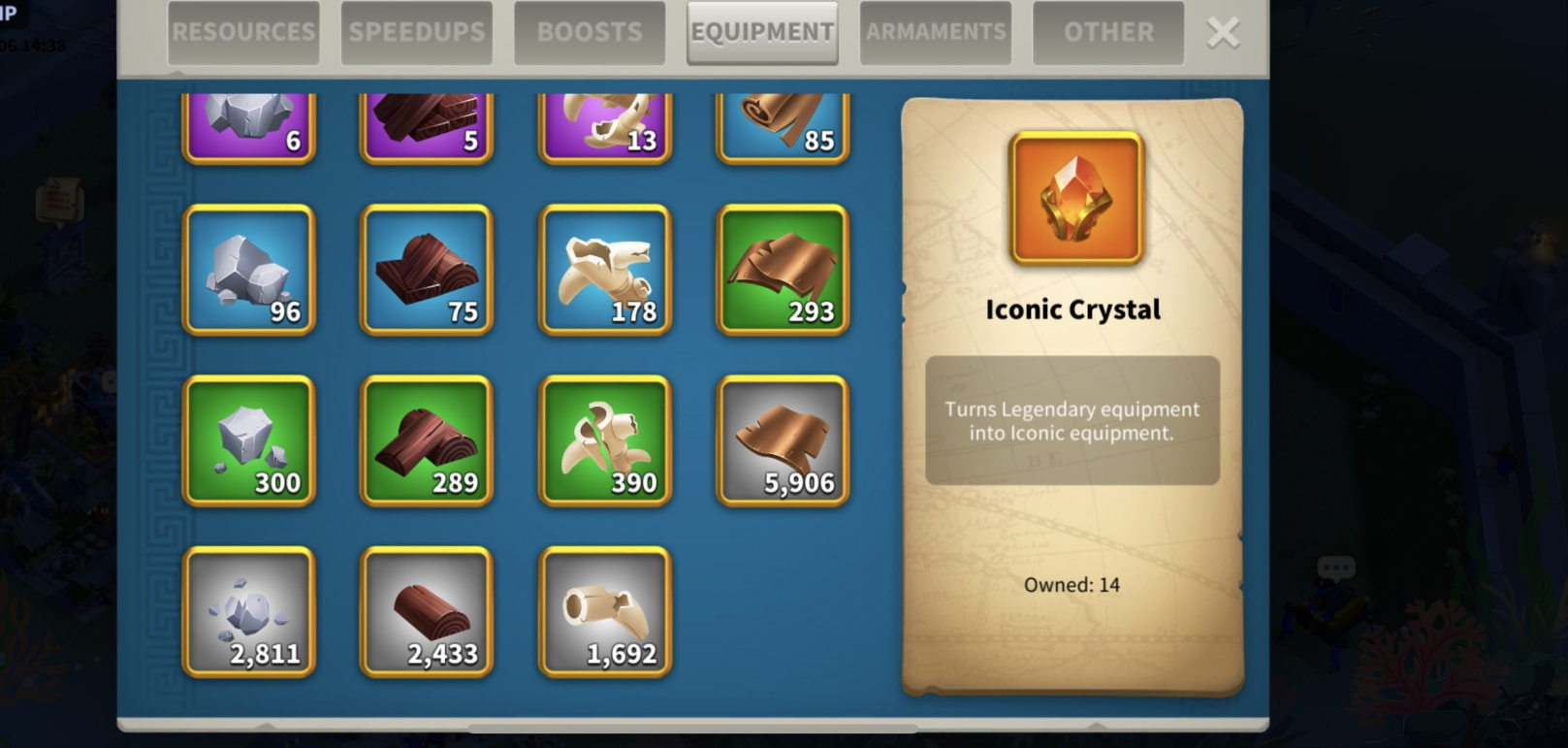Viewport: 1568px width, 748px height.
Task: Pick the green leather slot with 293
Action: 783,270
